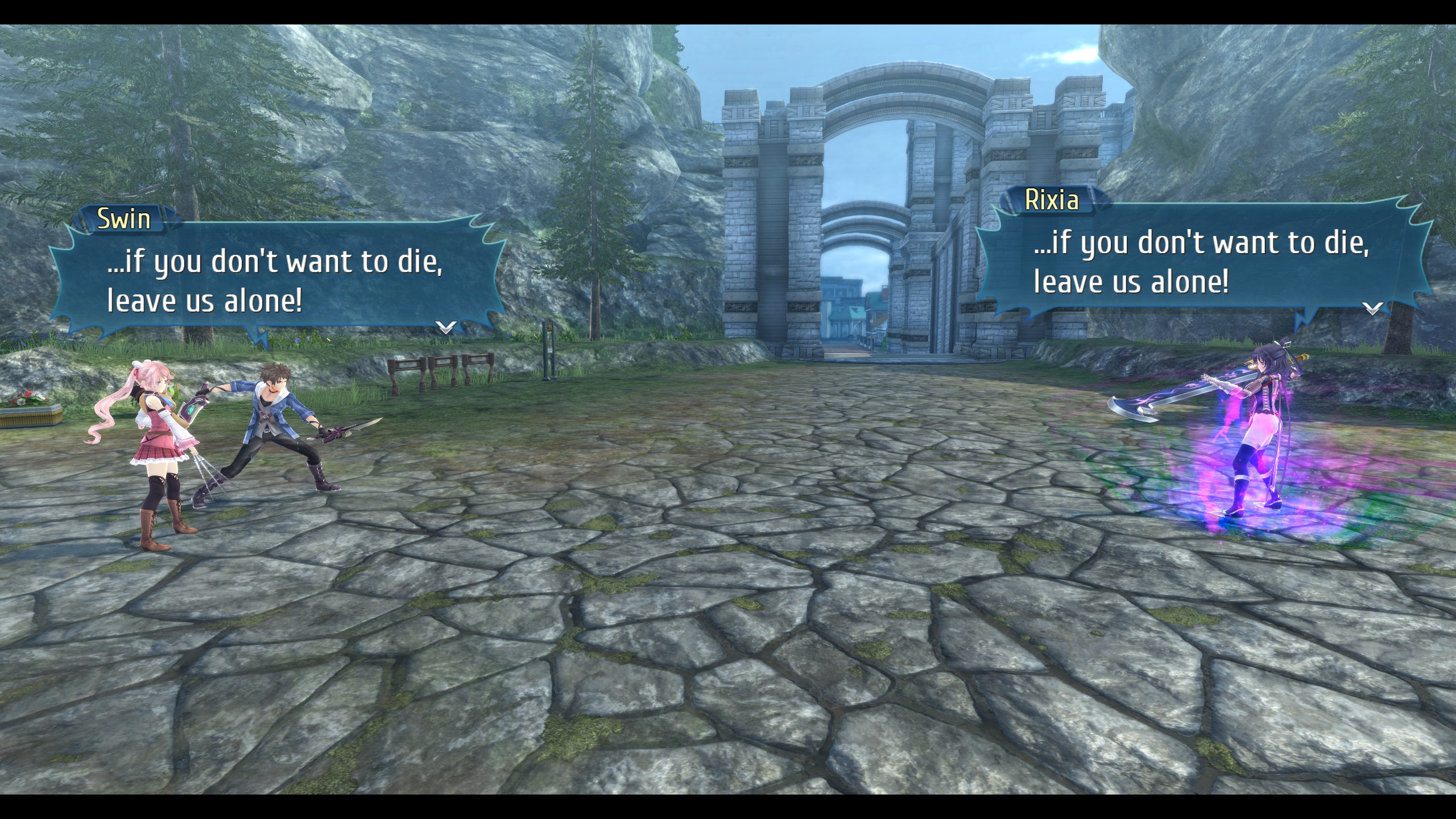The width and height of the screenshot is (1456, 819).
Task: Click Rixia's speech bubble text
Action: tap(1201, 262)
